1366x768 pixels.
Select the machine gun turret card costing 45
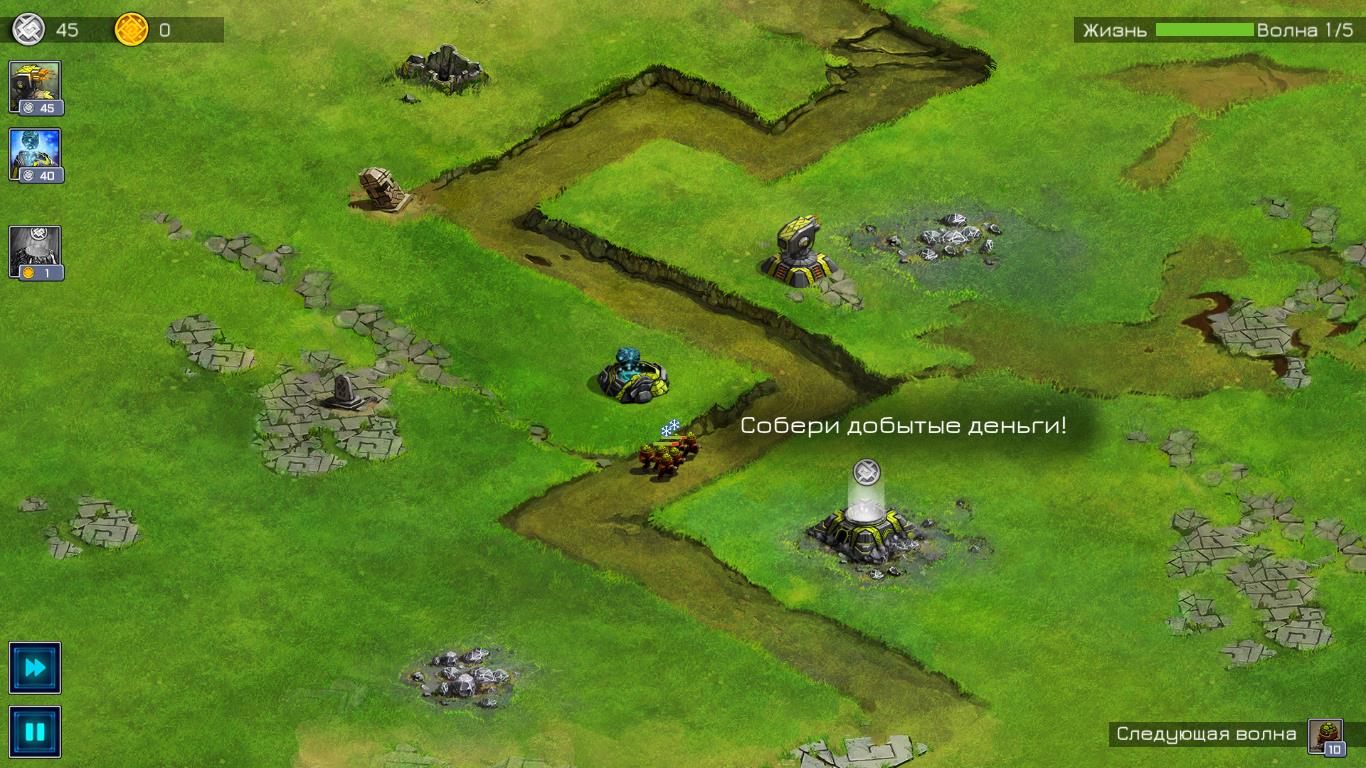(36, 86)
